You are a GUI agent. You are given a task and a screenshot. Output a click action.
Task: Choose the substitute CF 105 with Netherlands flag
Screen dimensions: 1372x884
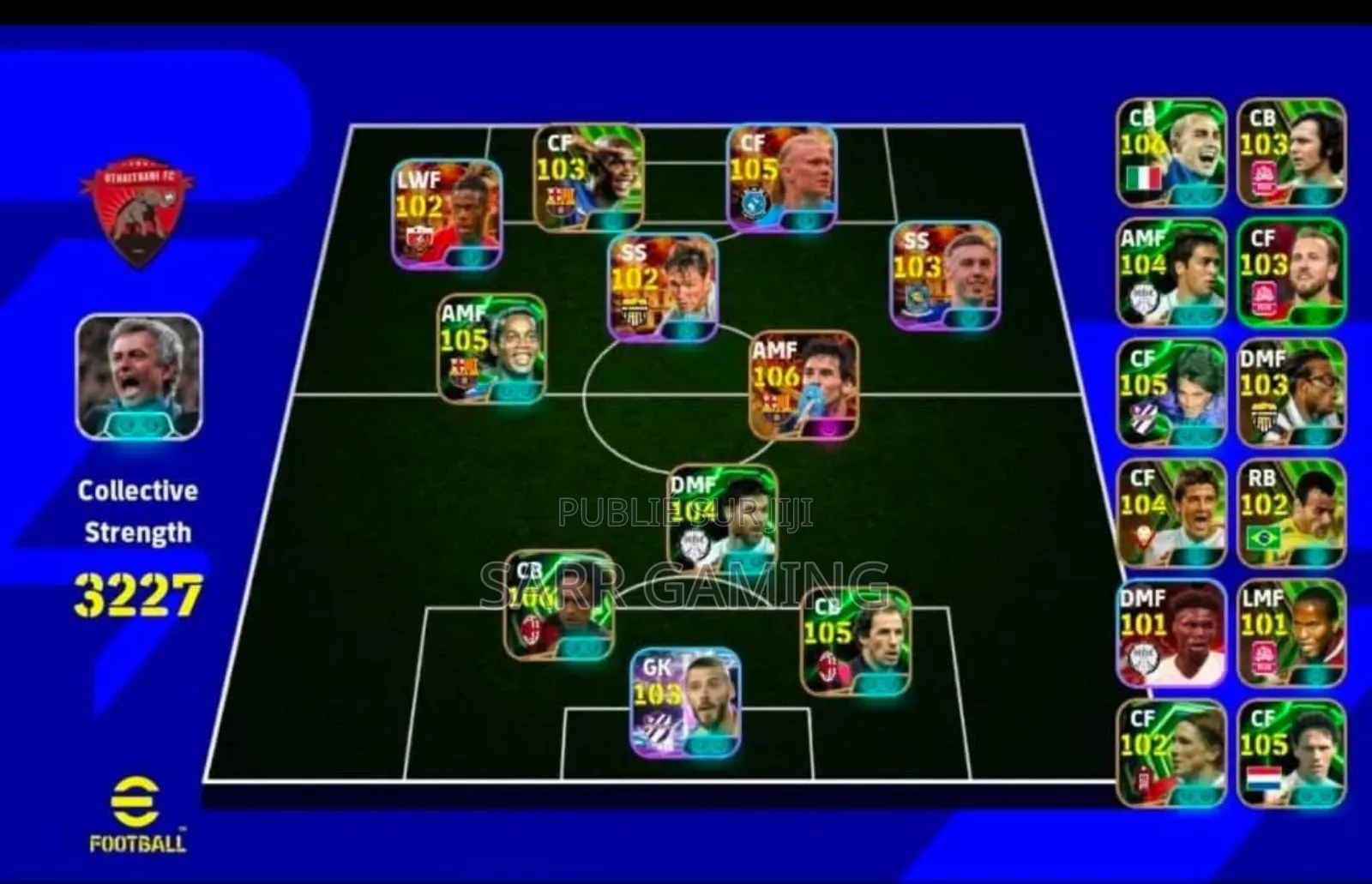click(x=1291, y=754)
